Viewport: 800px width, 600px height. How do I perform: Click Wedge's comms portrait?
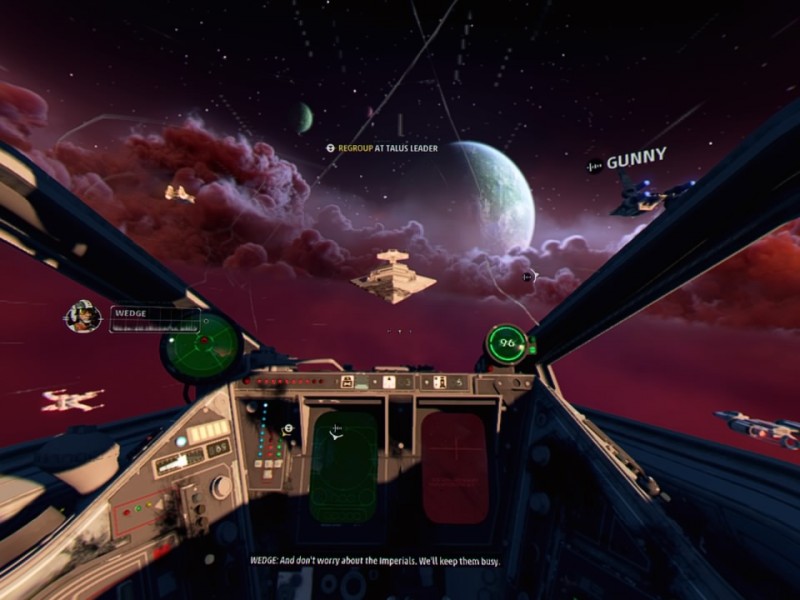83,316
